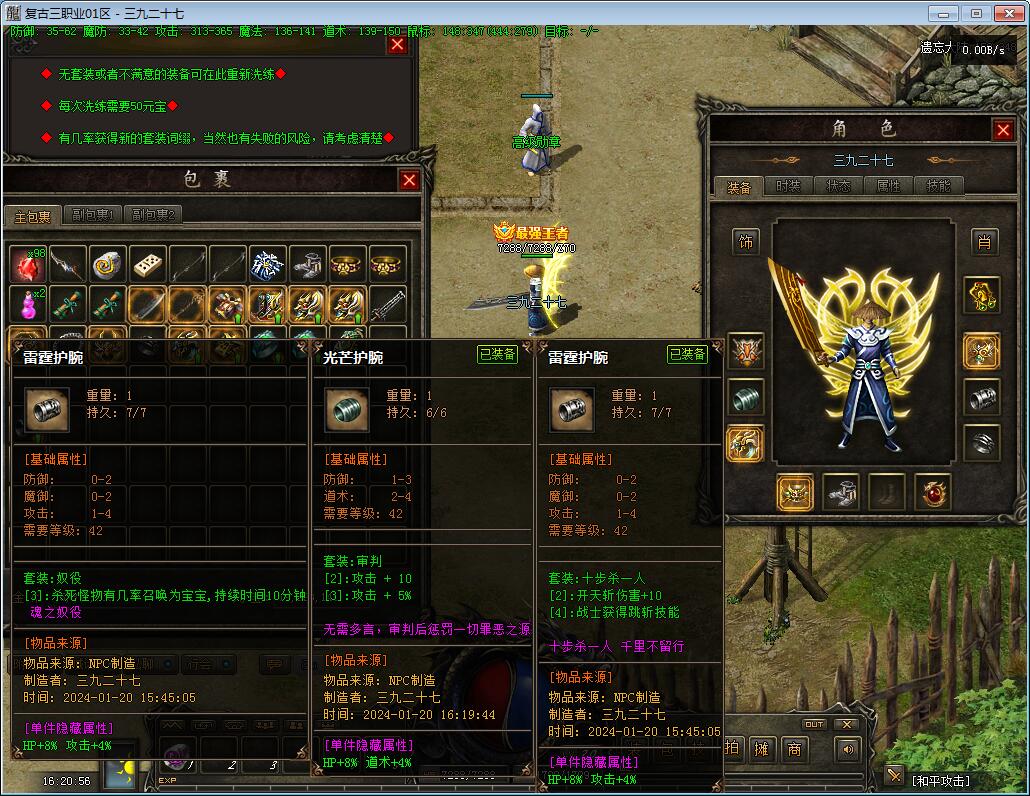
Task: Select the 主包裹 main bag tab
Action: click(x=32, y=216)
